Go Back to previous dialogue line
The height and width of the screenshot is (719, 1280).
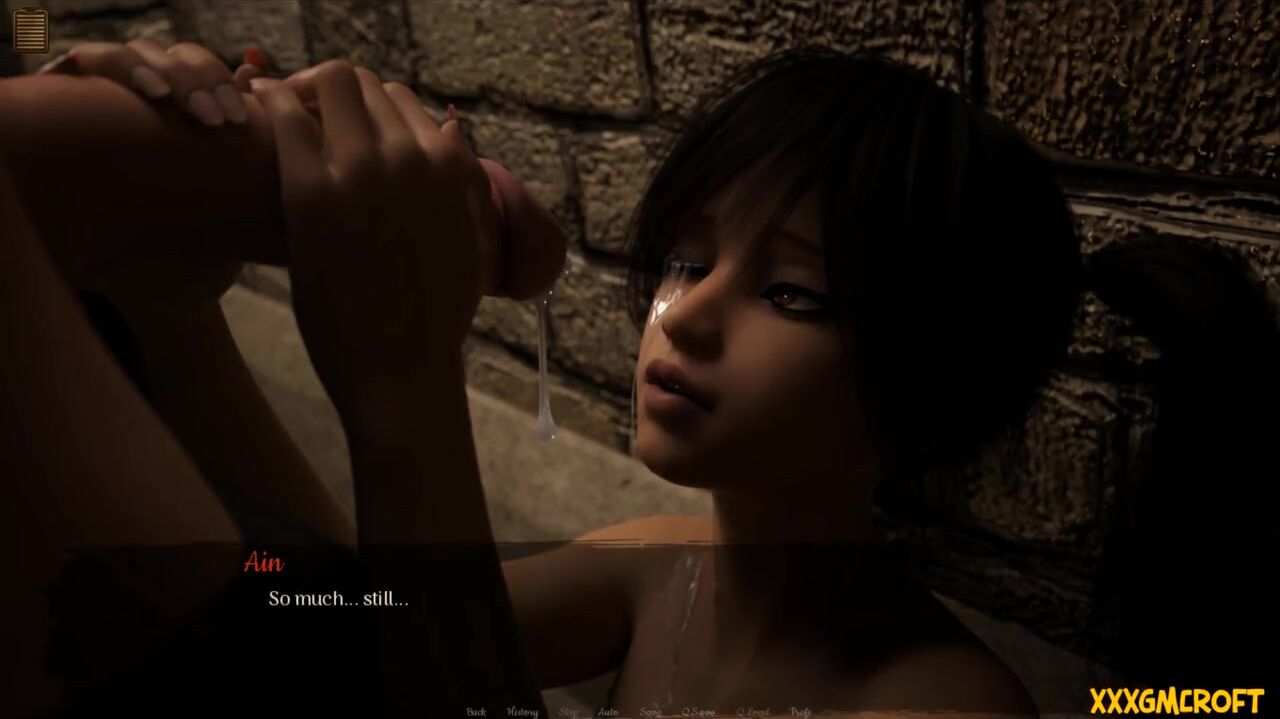click(476, 712)
